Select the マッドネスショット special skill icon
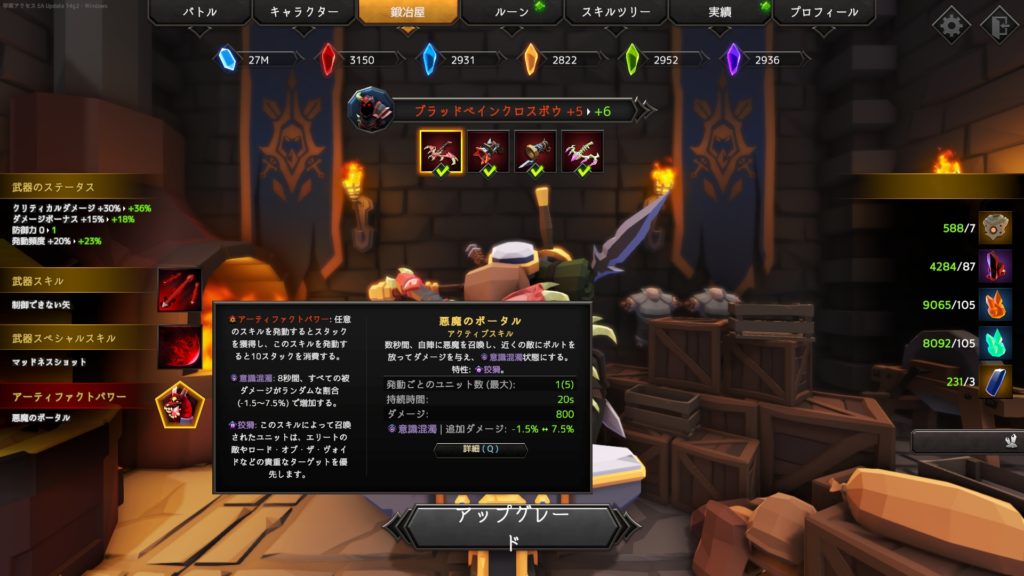This screenshot has width=1024, height=576. [x=179, y=347]
